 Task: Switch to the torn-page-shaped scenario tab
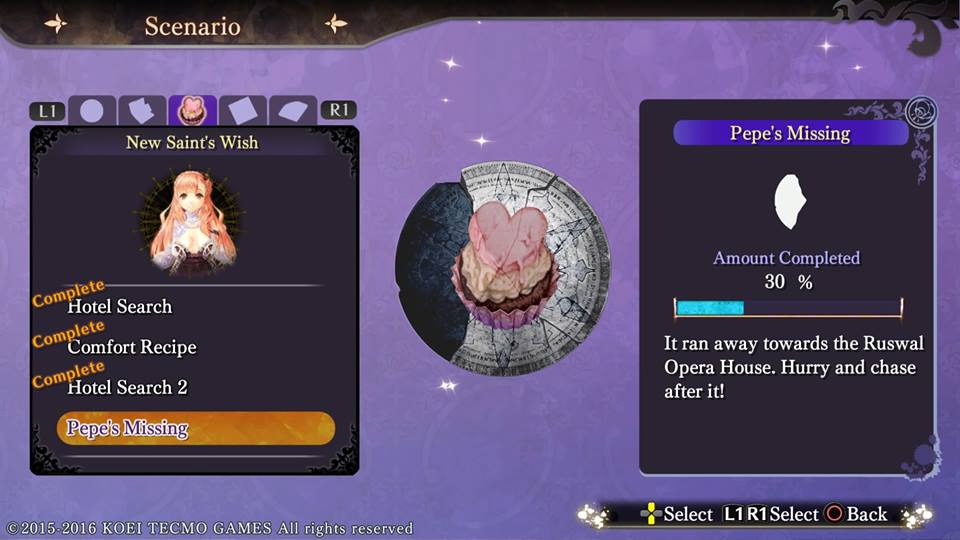[x=142, y=110]
